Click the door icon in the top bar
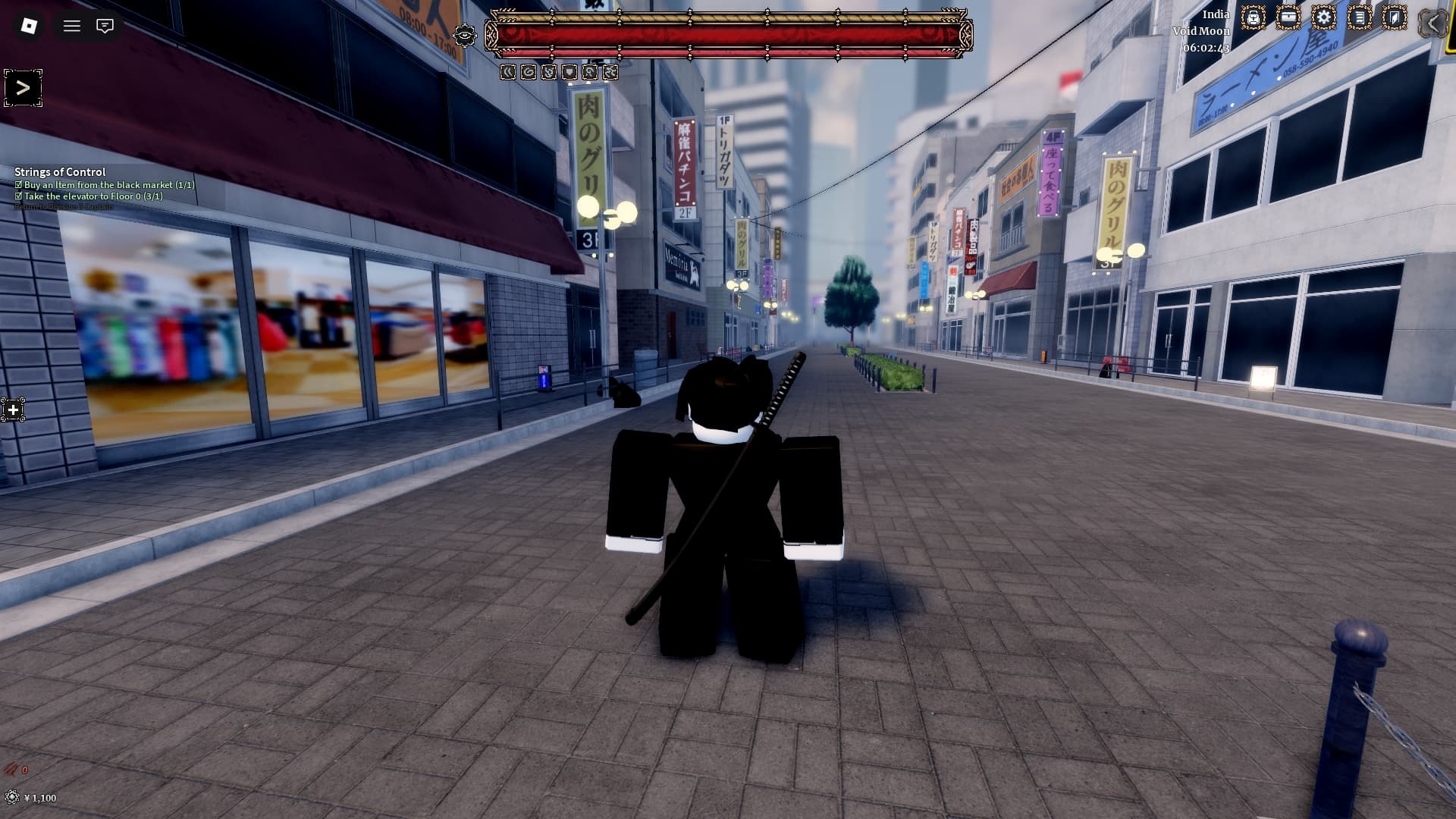Image resolution: width=1456 pixels, height=819 pixels. click(1394, 18)
